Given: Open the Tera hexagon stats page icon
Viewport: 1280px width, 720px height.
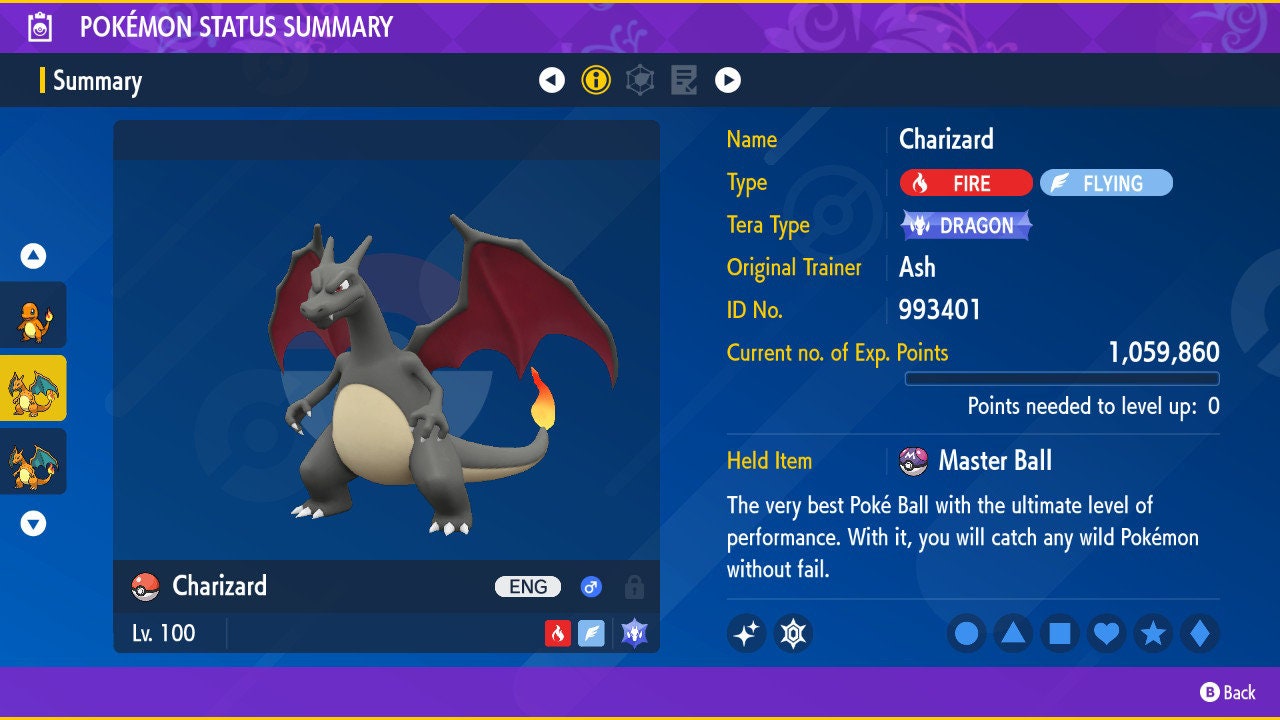Looking at the screenshot, I should coord(640,80).
